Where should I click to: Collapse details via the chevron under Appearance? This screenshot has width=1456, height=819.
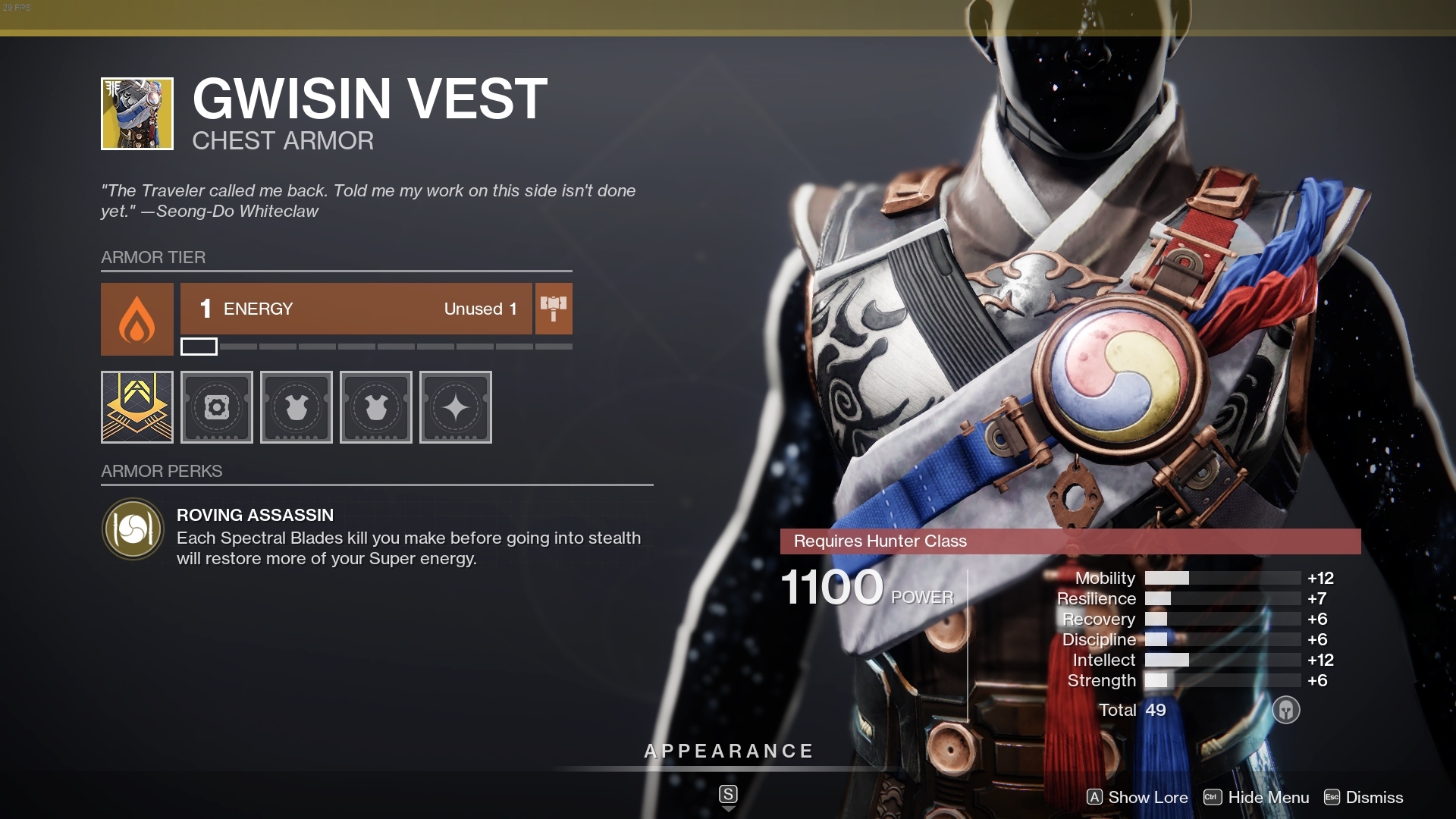click(x=727, y=808)
